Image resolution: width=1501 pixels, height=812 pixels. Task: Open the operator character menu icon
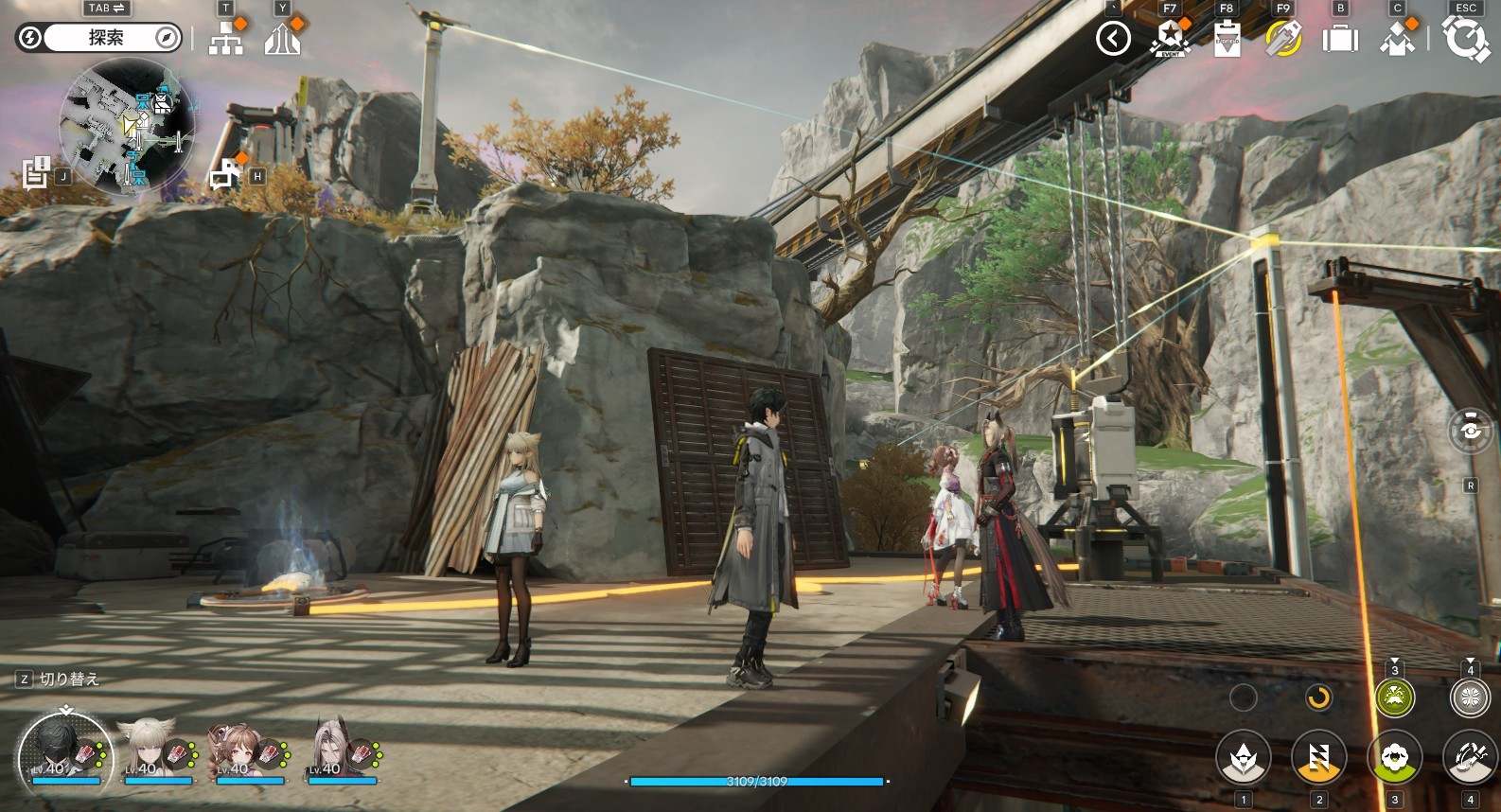coord(1397,39)
